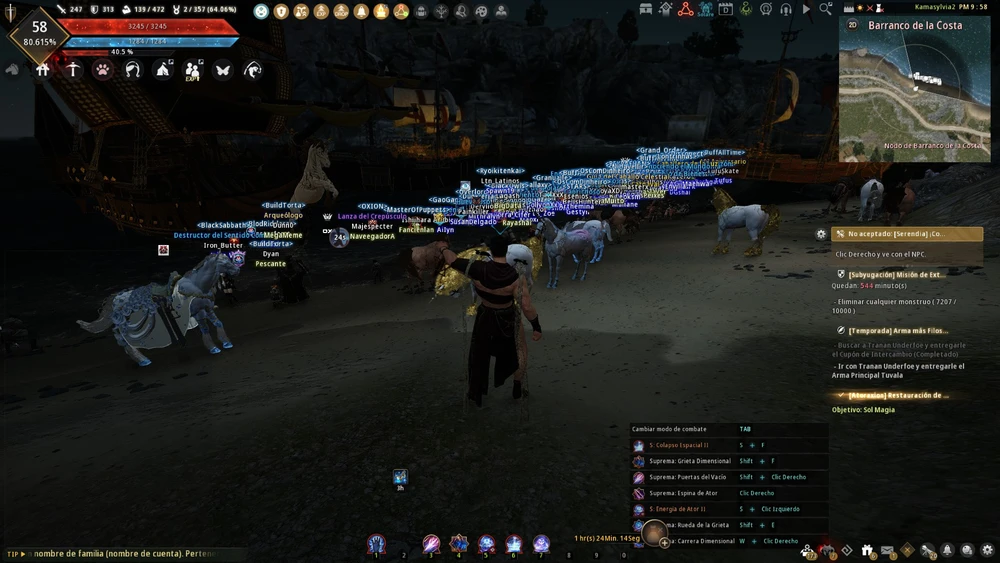Click the horseshoe mount icon
This screenshot has height=563, width=1000.
[132, 70]
